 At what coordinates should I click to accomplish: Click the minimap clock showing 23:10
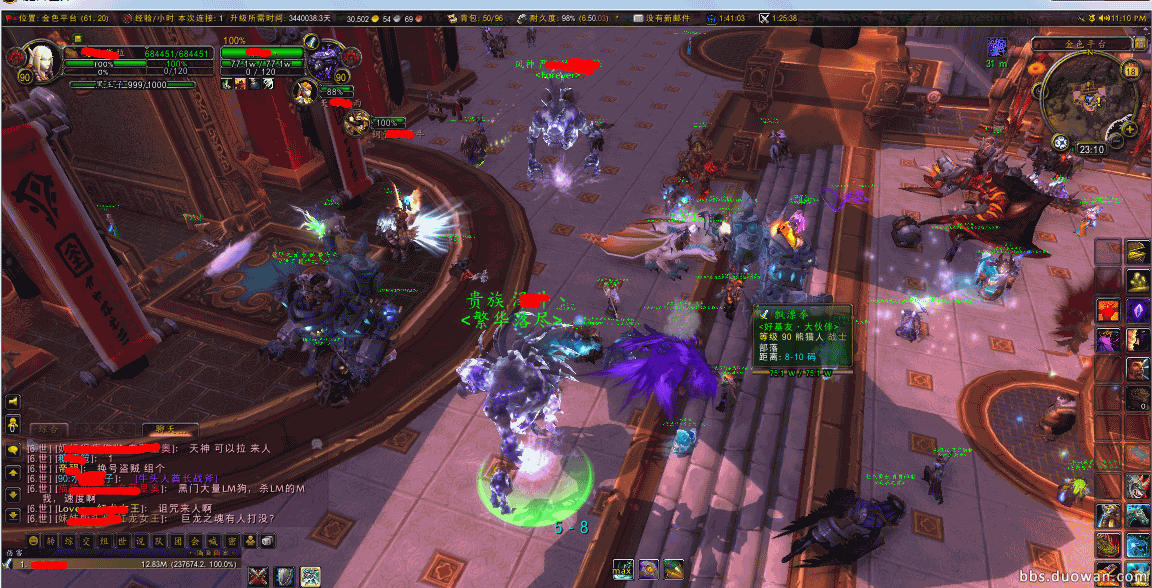pos(1091,150)
